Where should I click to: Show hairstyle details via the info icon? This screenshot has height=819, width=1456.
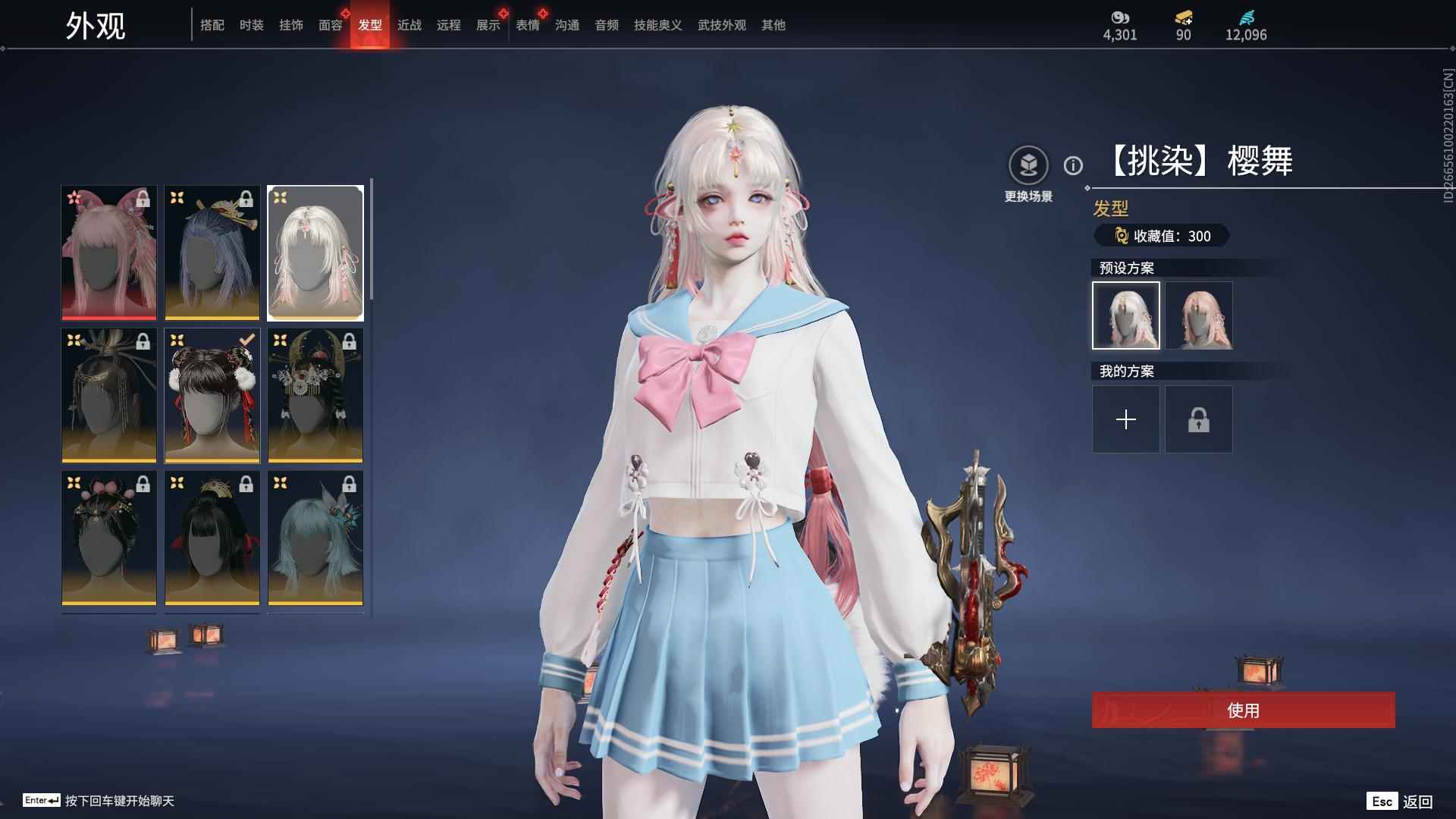point(1073,165)
